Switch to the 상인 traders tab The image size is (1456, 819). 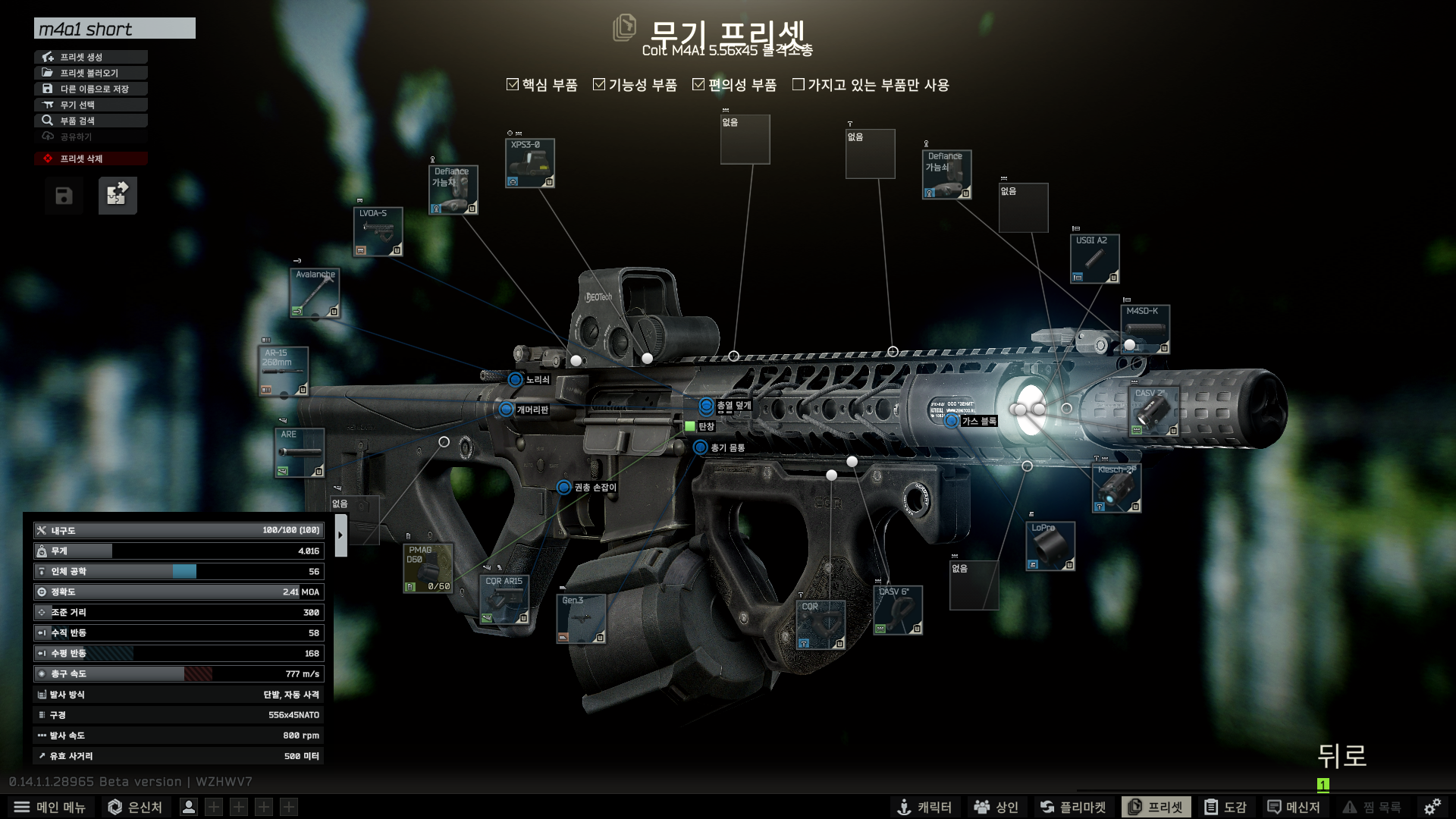(996, 807)
